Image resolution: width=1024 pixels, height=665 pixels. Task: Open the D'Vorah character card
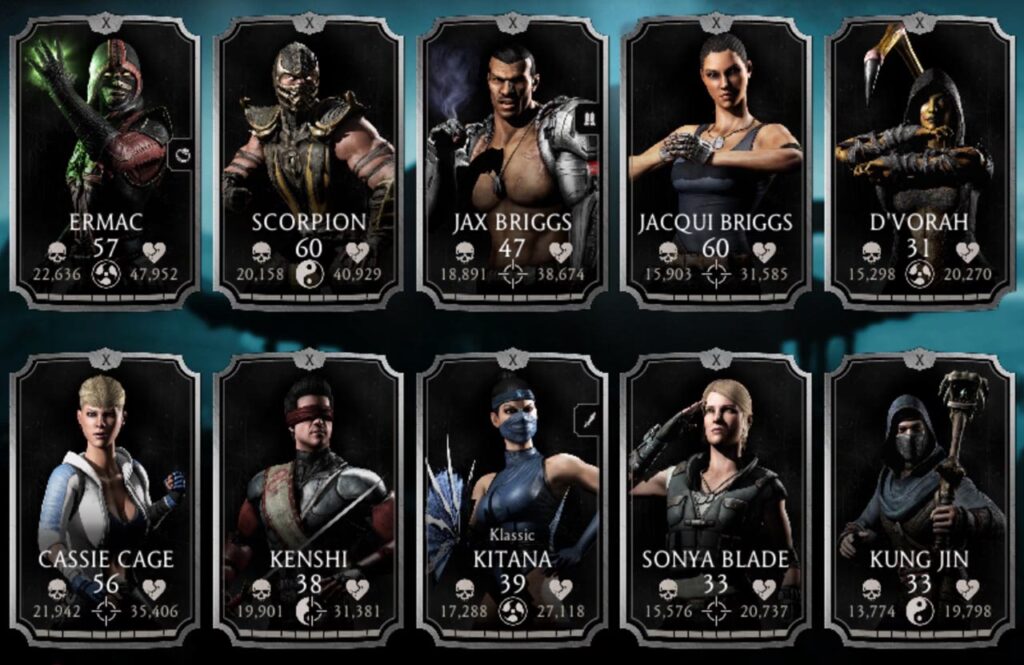click(x=919, y=160)
